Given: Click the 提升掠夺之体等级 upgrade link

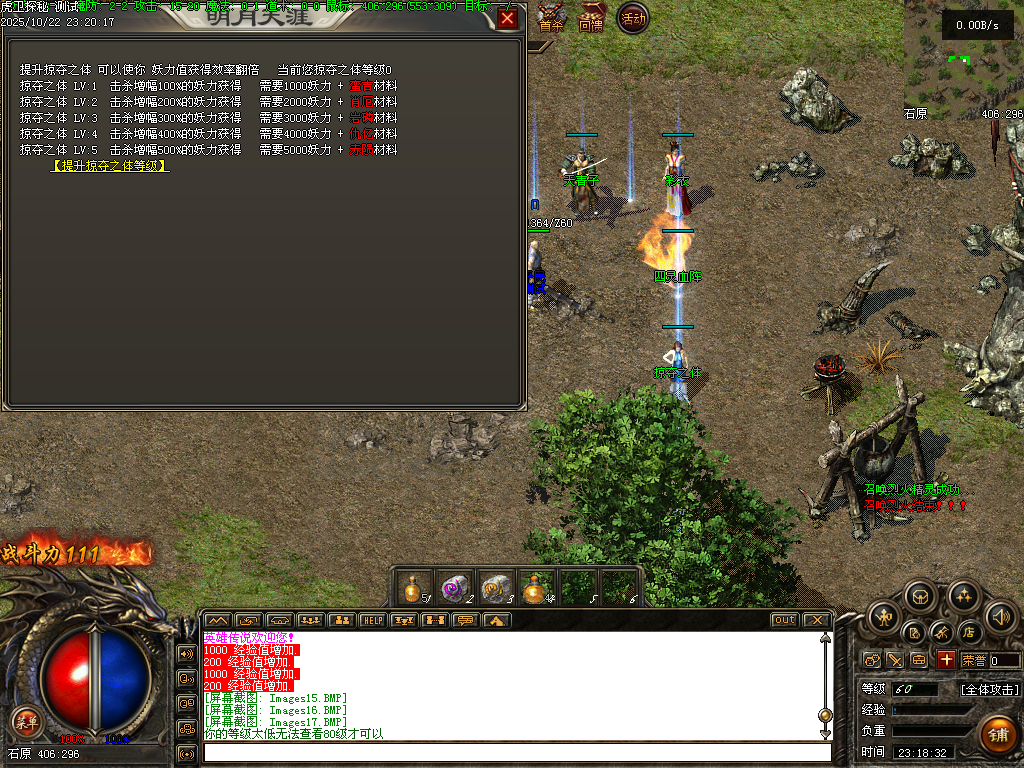Looking at the screenshot, I should pyautogui.click(x=110, y=166).
